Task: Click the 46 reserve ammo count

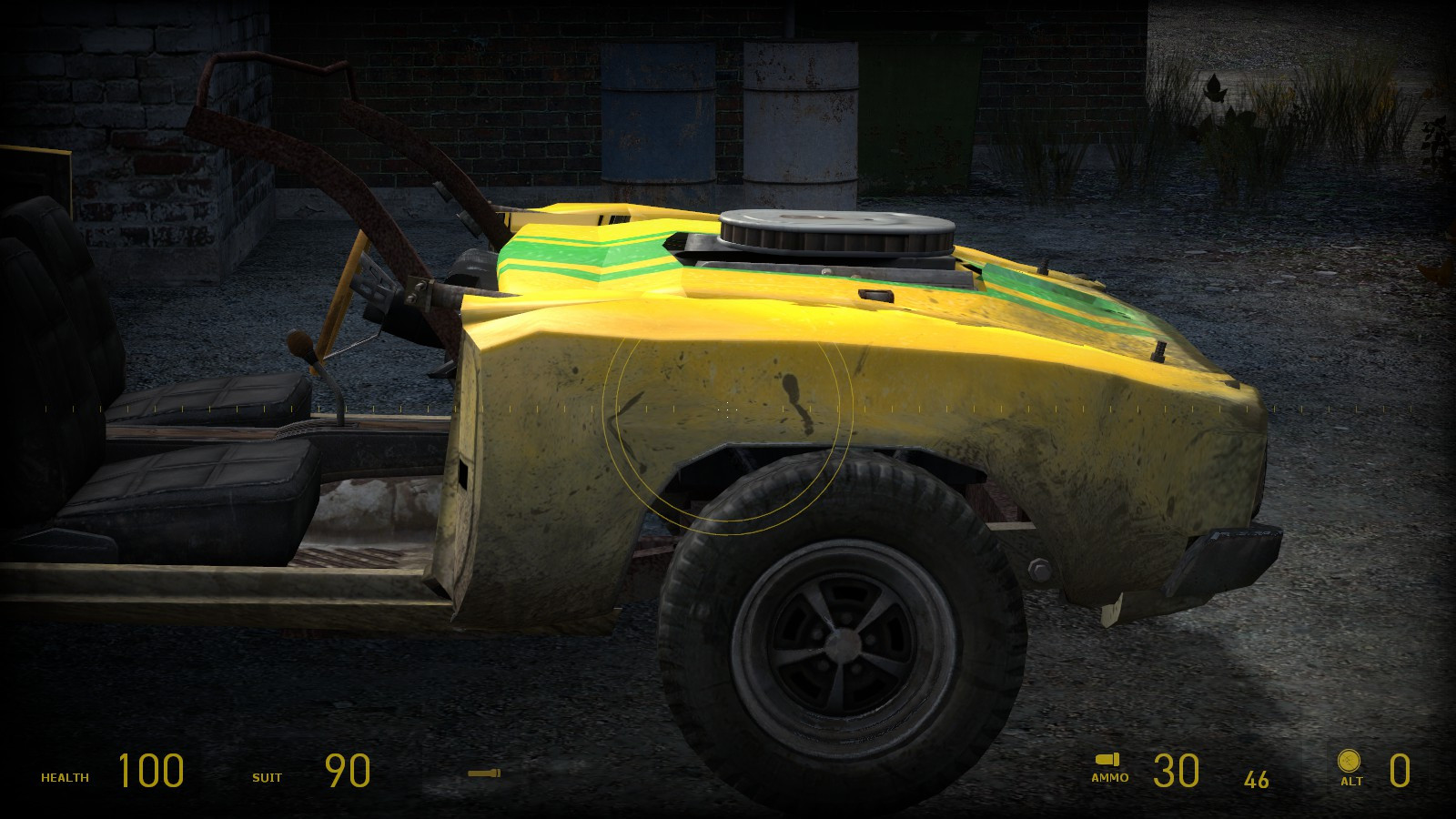Action: tap(1256, 778)
